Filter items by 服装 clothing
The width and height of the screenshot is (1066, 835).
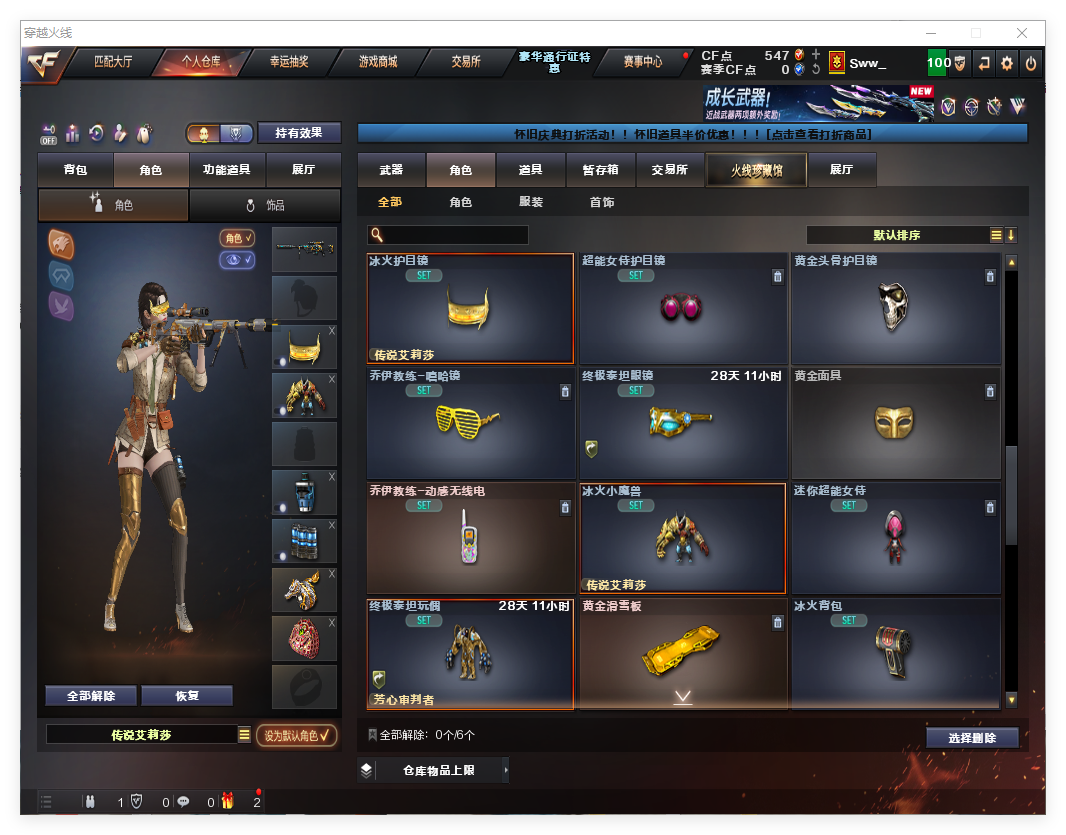531,202
